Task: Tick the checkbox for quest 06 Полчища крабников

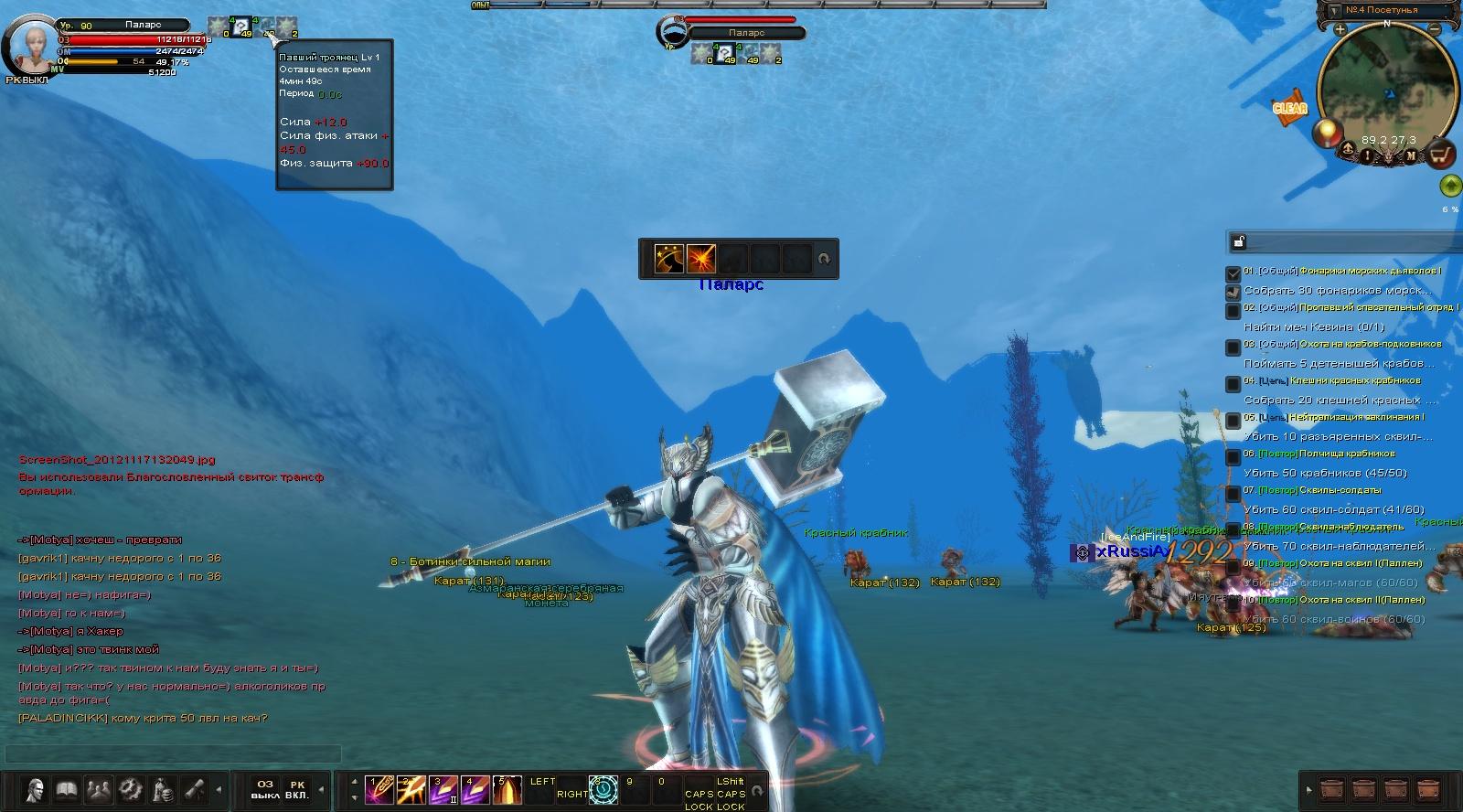Action: coord(1233,456)
